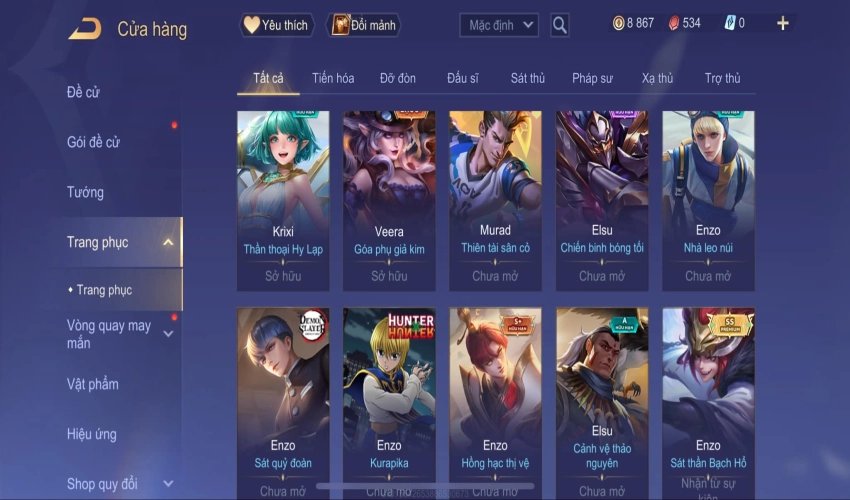Add currency with the plus button
The width and height of the screenshot is (850, 500).
click(x=782, y=23)
